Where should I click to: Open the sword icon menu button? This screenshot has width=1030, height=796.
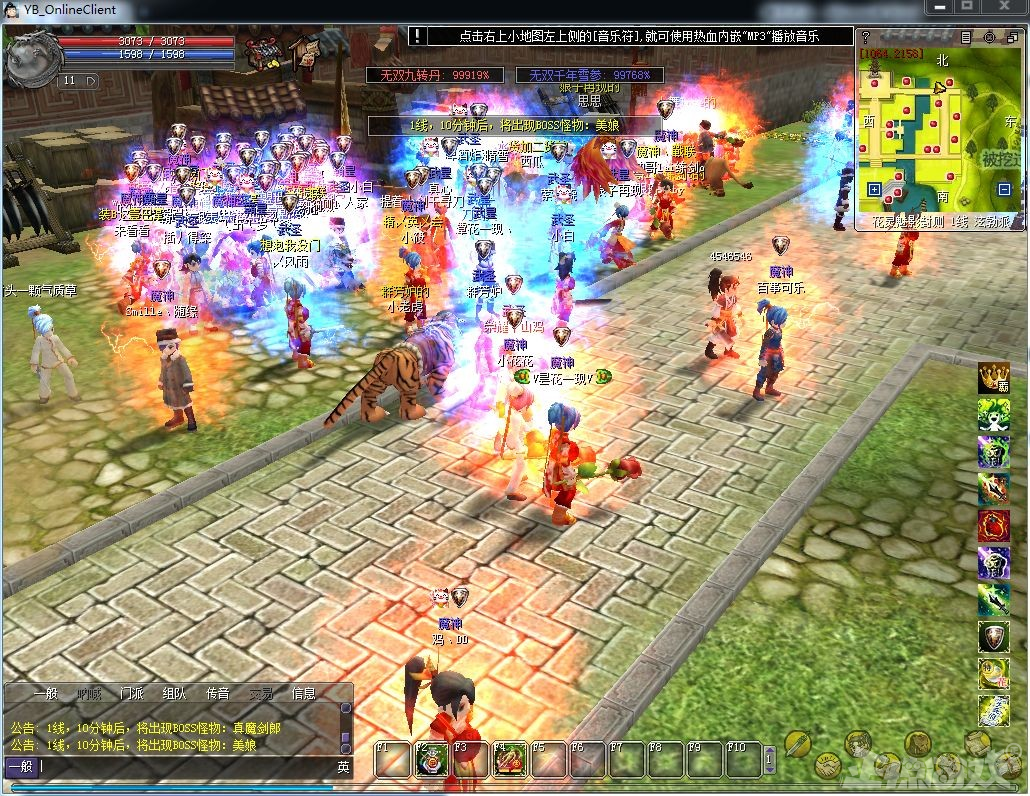[796, 743]
